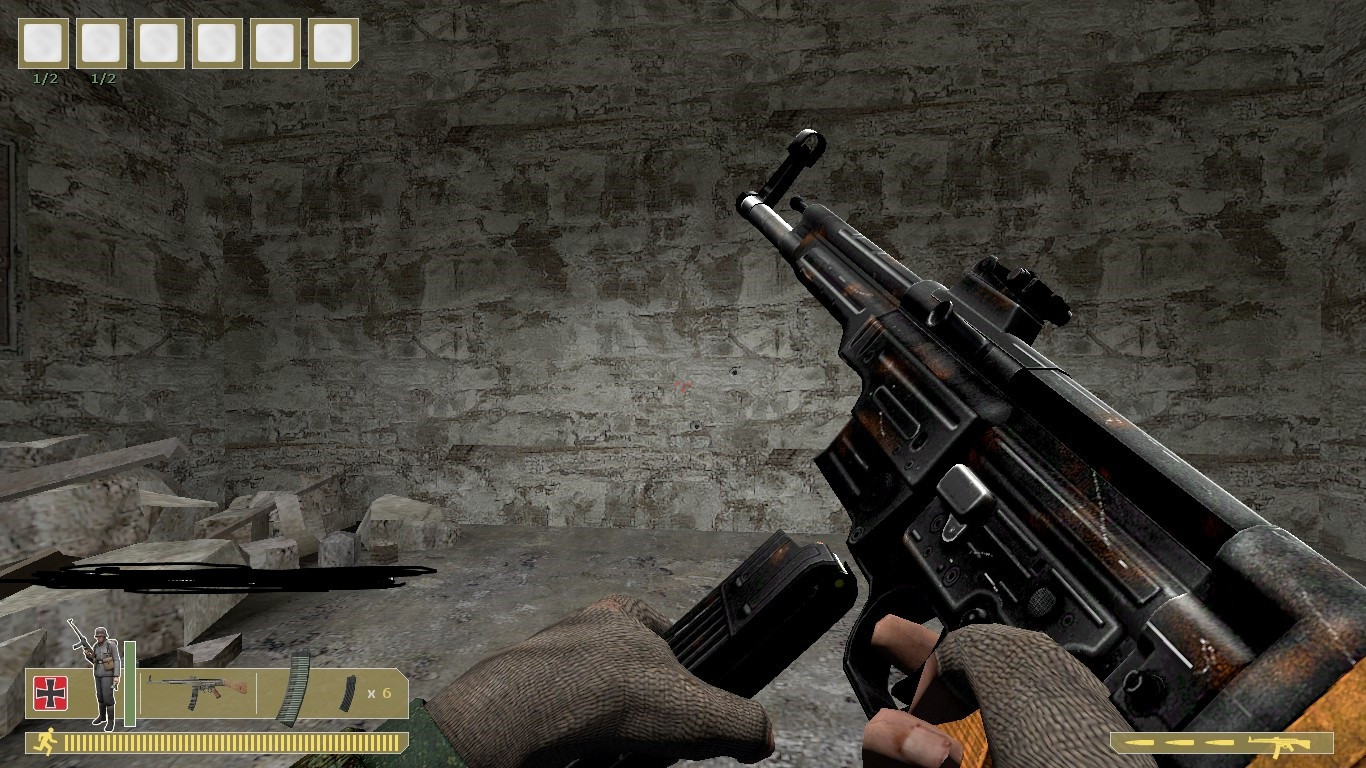
Task: Click the third bullet icon bottom right
Action: pos(1220,742)
